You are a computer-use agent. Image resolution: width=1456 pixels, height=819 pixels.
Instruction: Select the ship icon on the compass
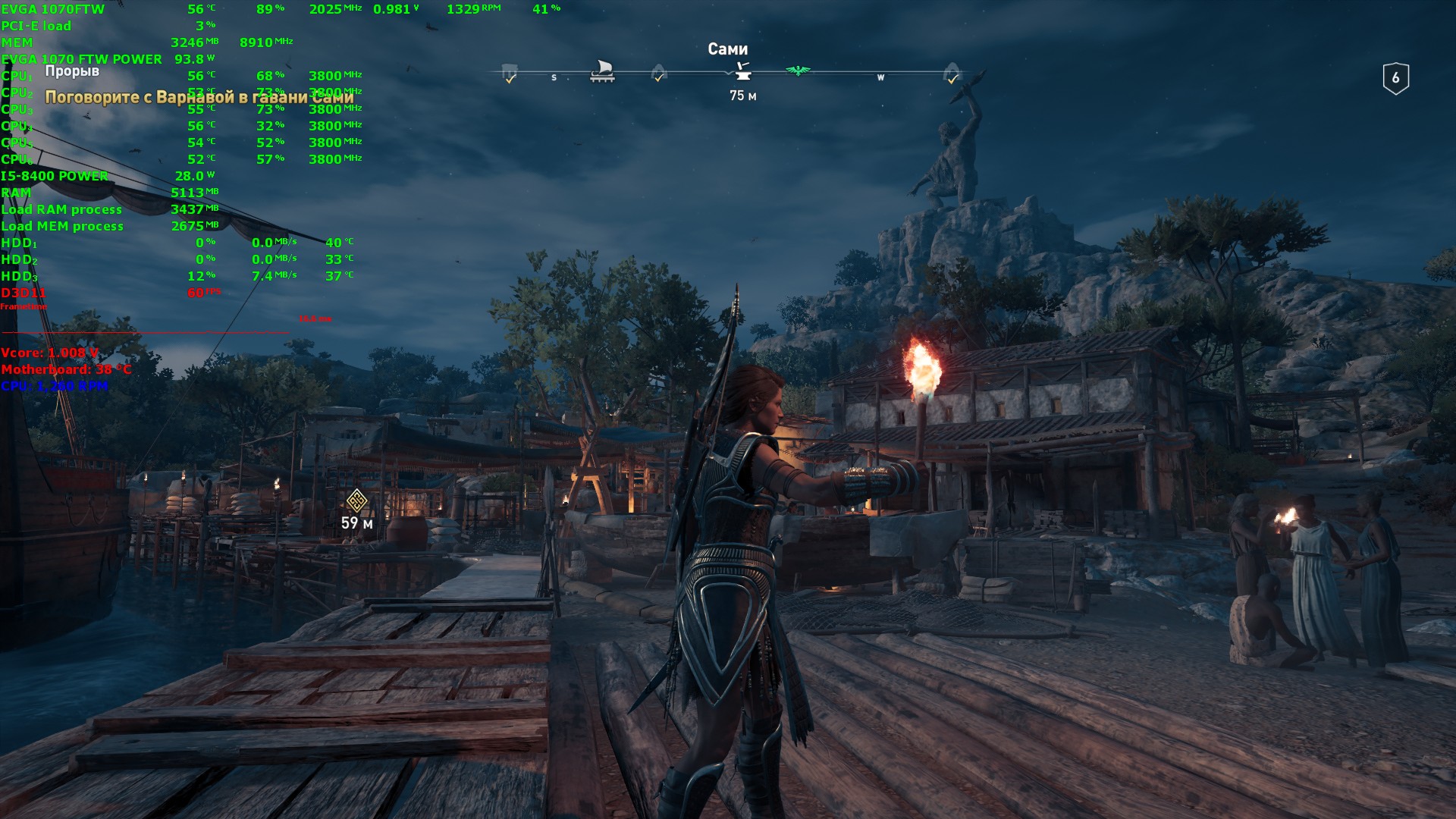click(x=602, y=71)
